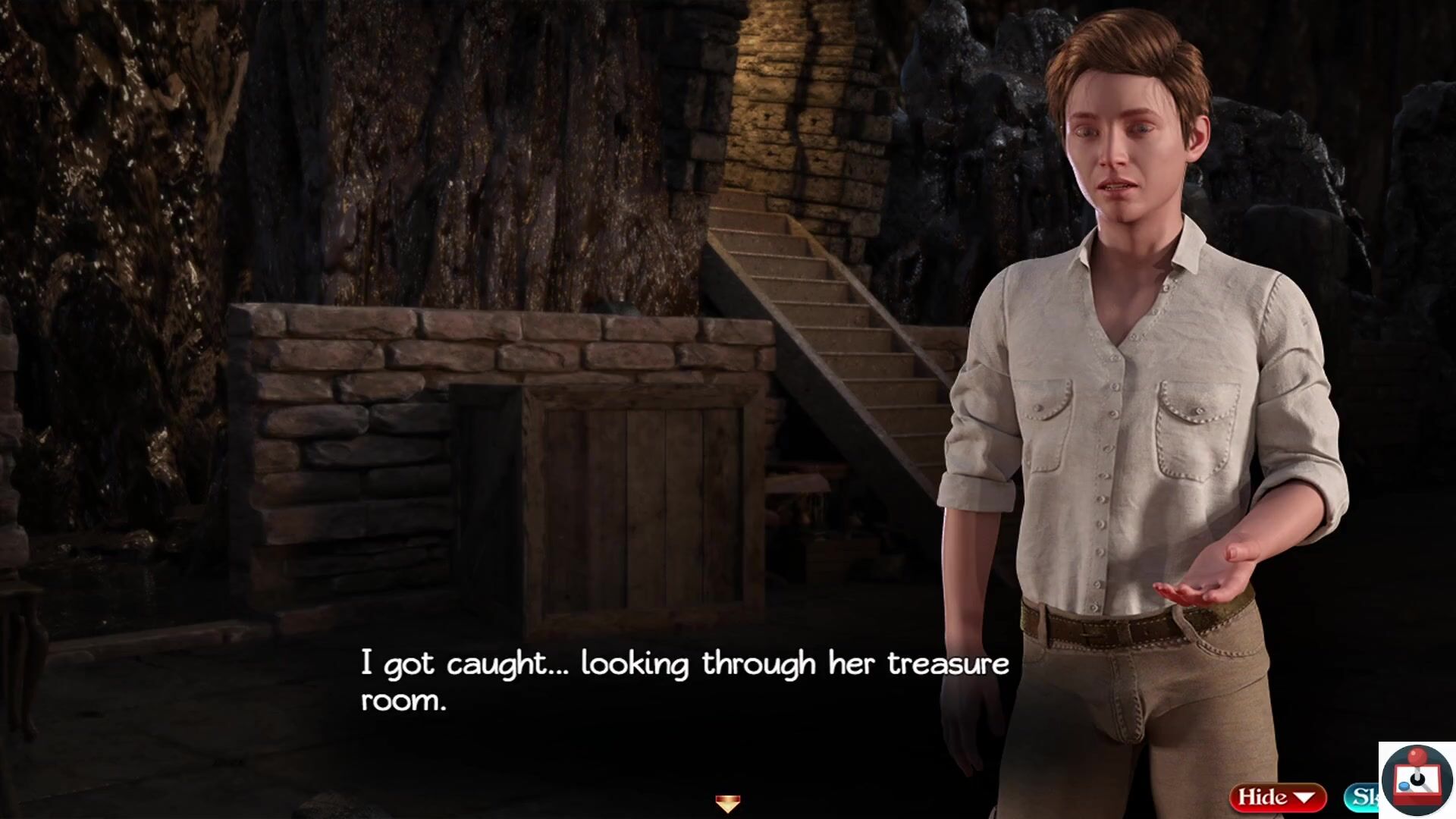Viewport: 1456px width, 819px height.
Task: Skip the dialogue using the teal Skip button
Action: point(1363,797)
